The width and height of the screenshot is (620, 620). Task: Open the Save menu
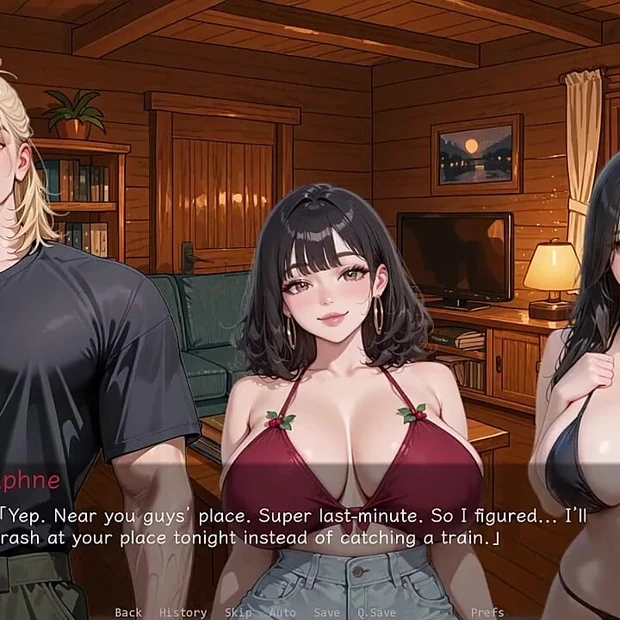(x=327, y=612)
